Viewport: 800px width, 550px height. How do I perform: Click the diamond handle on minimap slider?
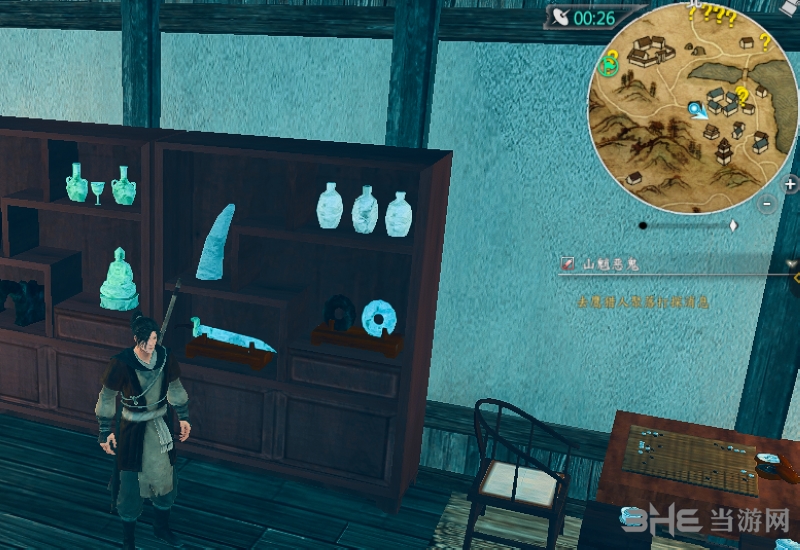733,226
